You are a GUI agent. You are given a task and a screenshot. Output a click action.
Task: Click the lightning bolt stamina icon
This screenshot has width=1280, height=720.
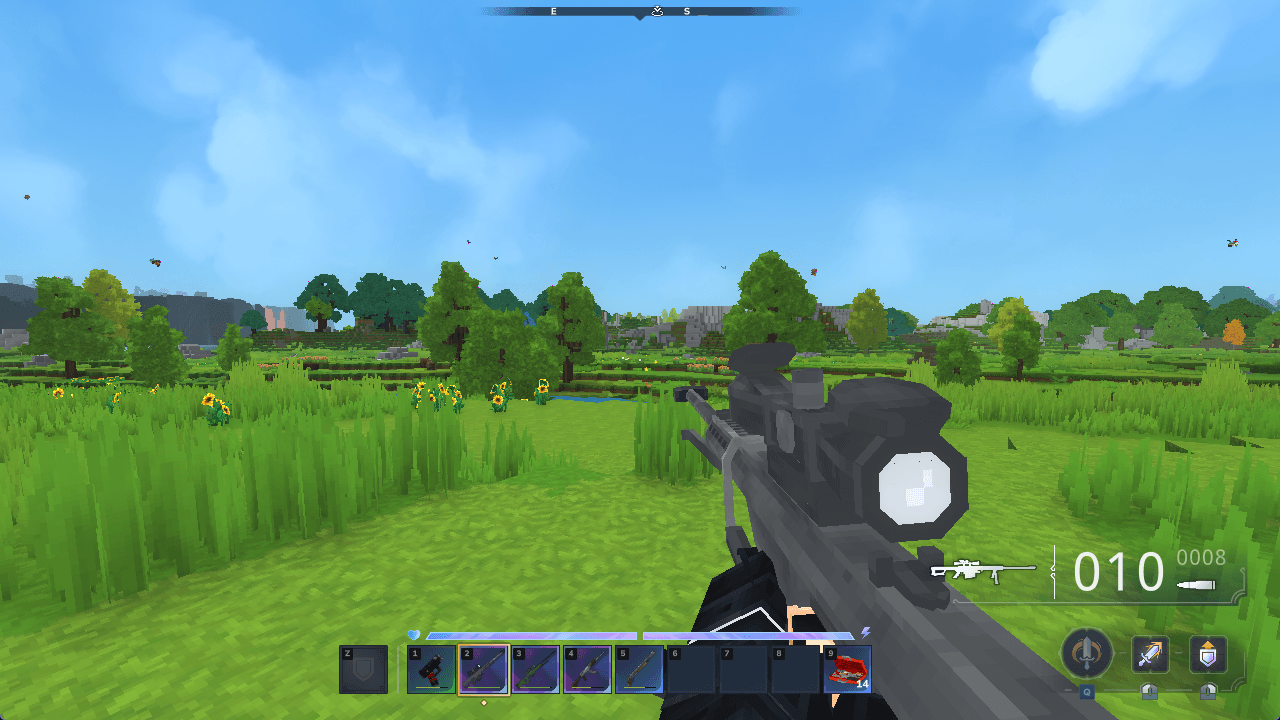pyautogui.click(x=864, y=634)
